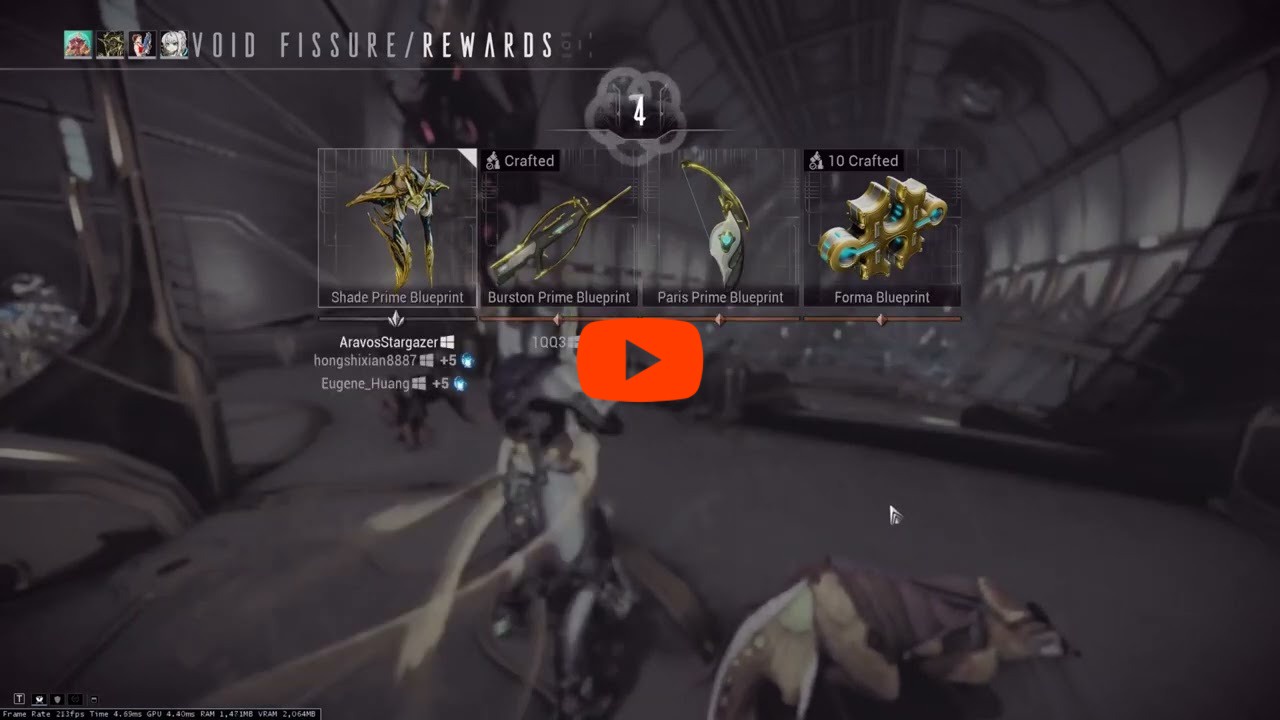Play the video via the YouTube button

click(640, 361)
